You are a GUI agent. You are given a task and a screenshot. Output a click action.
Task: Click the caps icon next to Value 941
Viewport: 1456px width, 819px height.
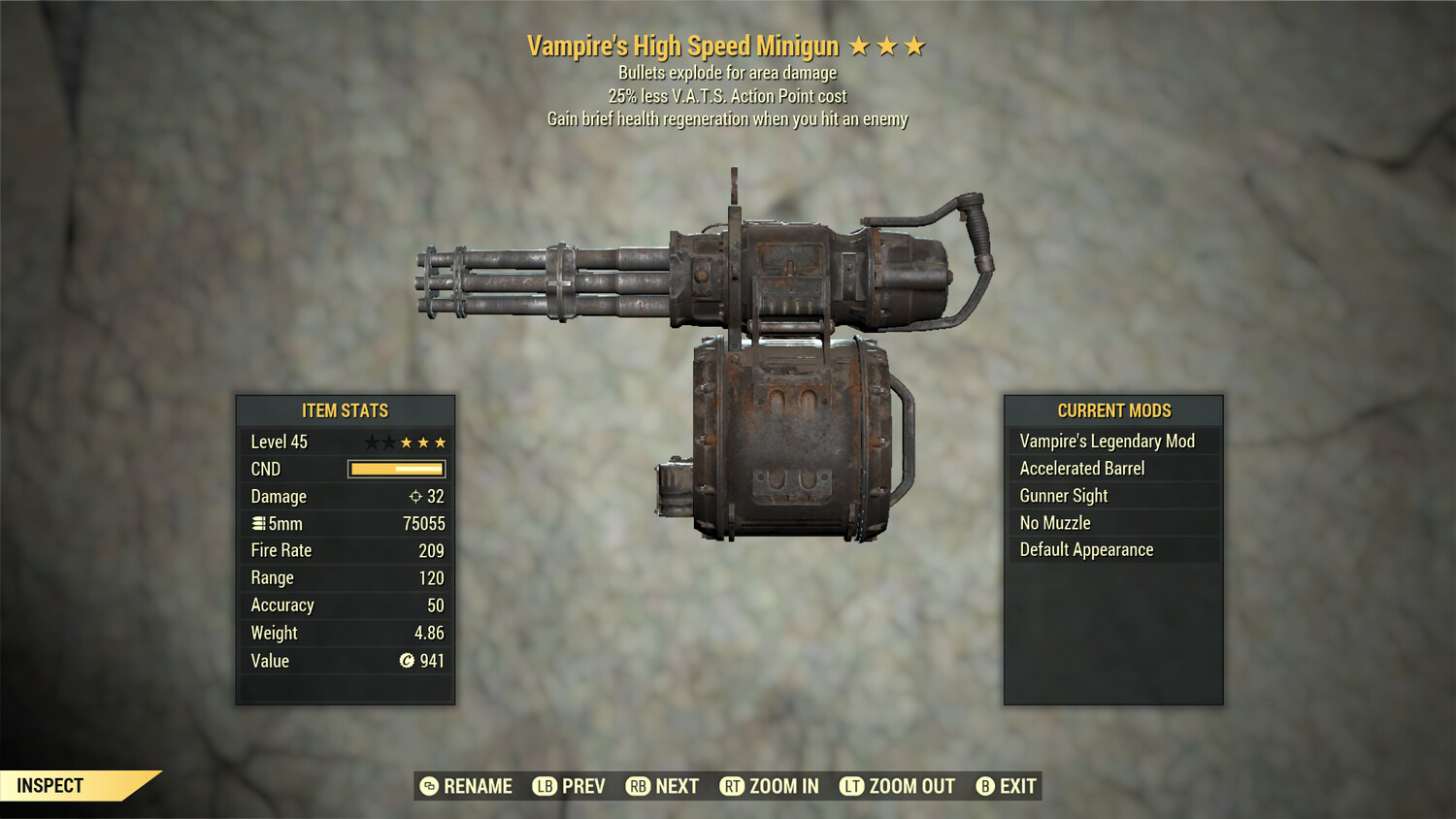click(x=409, y=661)
